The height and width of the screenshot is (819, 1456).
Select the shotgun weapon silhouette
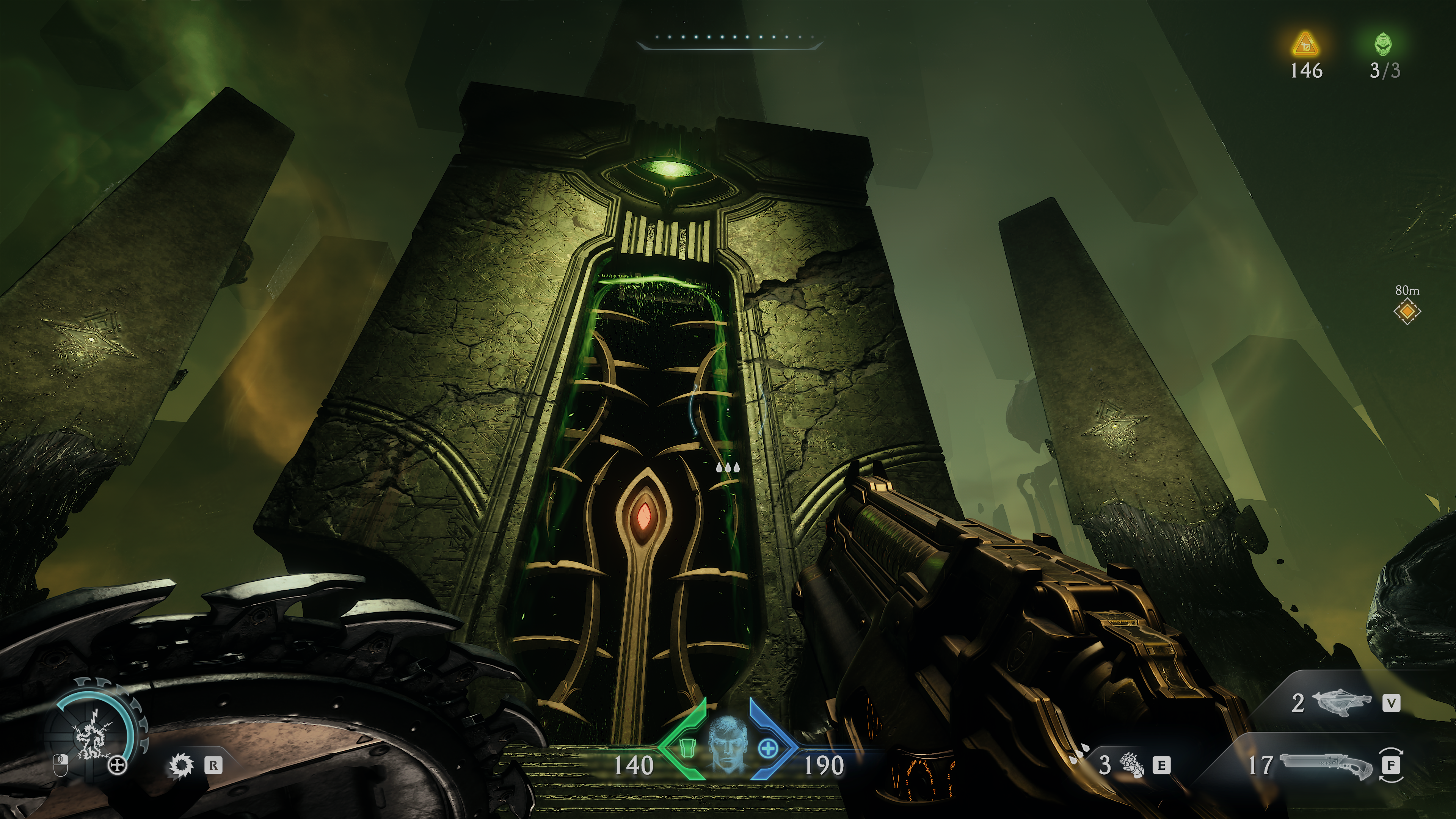[x=1326, y=766]
